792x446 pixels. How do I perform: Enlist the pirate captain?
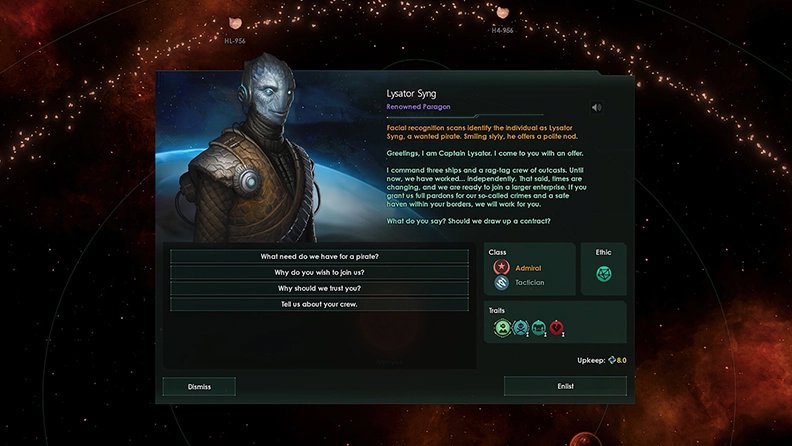(565, 386)
